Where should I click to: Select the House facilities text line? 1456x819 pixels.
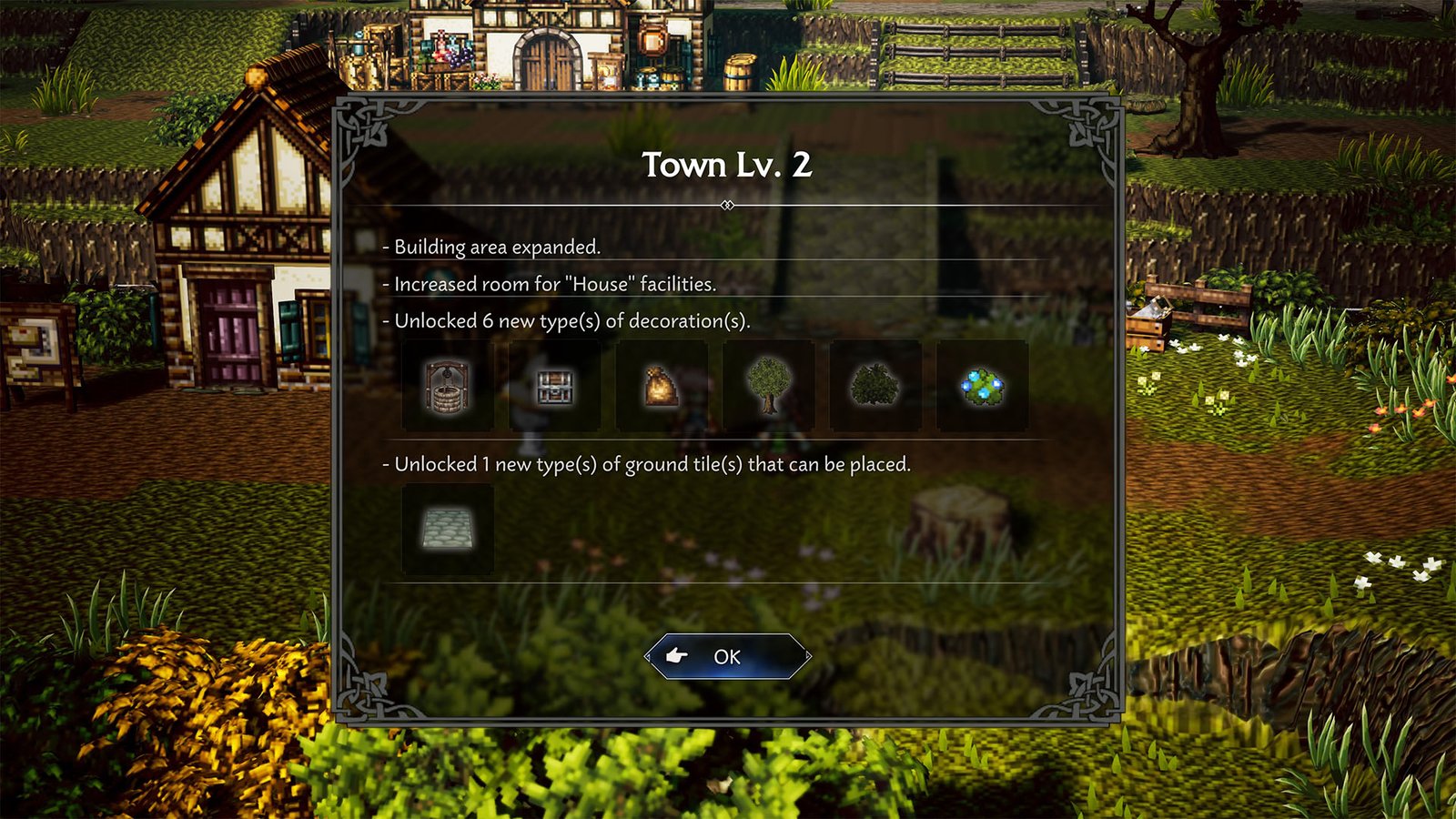pos(553,283)
